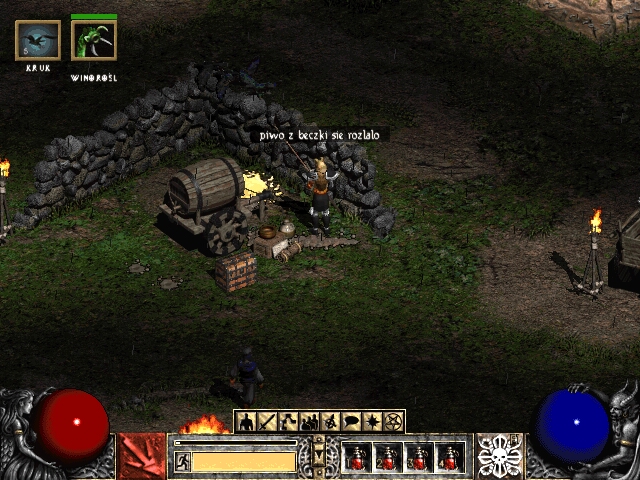This screenshot has height=480, width=640.
Task: Change the left-click red attack skill
Action: (x=141, y=456)
